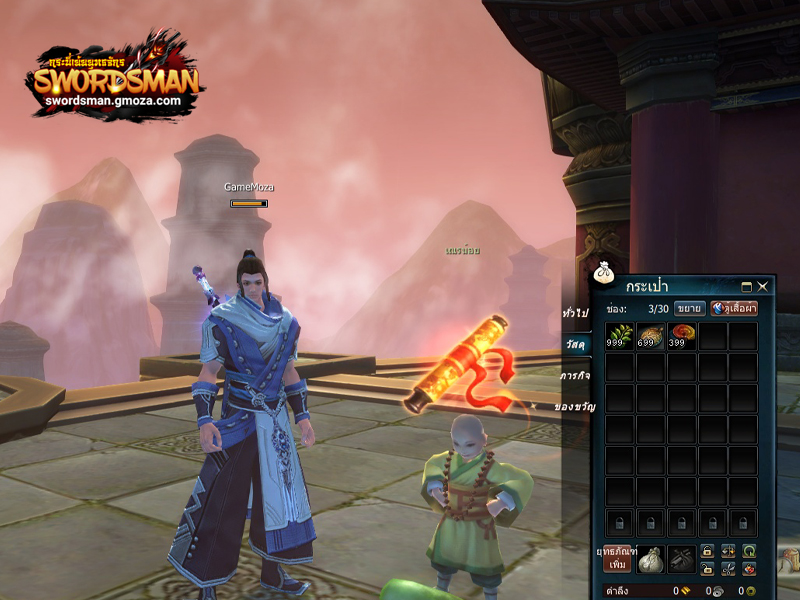Switch to the ภารกิจ quest items tab
Image resolution: width=800 pixels, height=600 pixels.
[574, 377]
